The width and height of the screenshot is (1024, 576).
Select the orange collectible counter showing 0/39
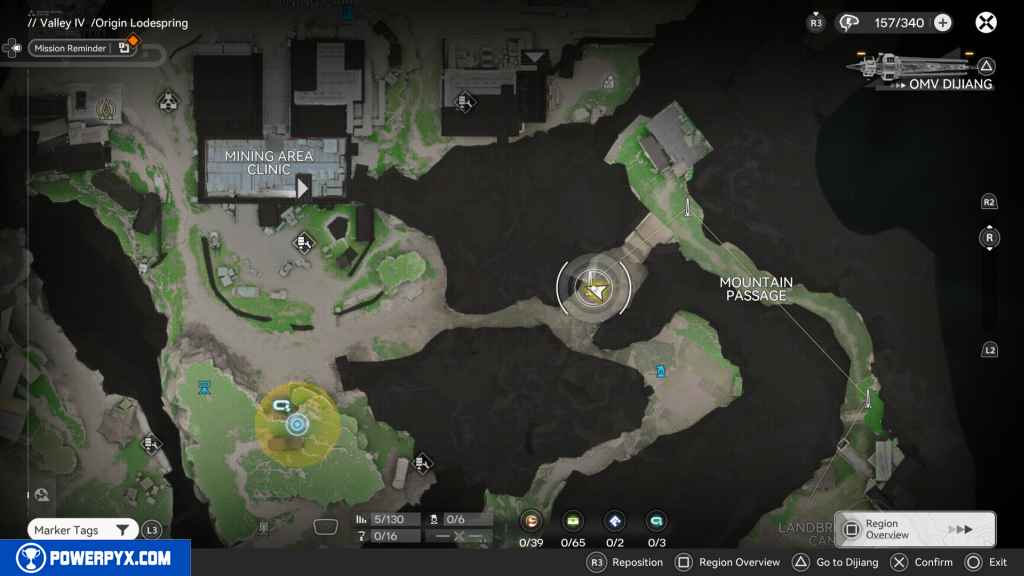click(x=532, y=521)
